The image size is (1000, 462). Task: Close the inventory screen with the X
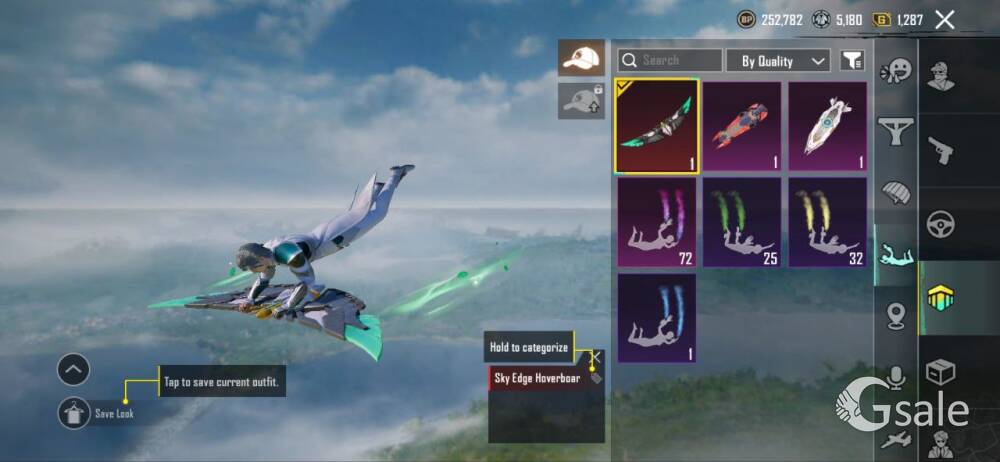pyautogui.click(x=944, y=19)
